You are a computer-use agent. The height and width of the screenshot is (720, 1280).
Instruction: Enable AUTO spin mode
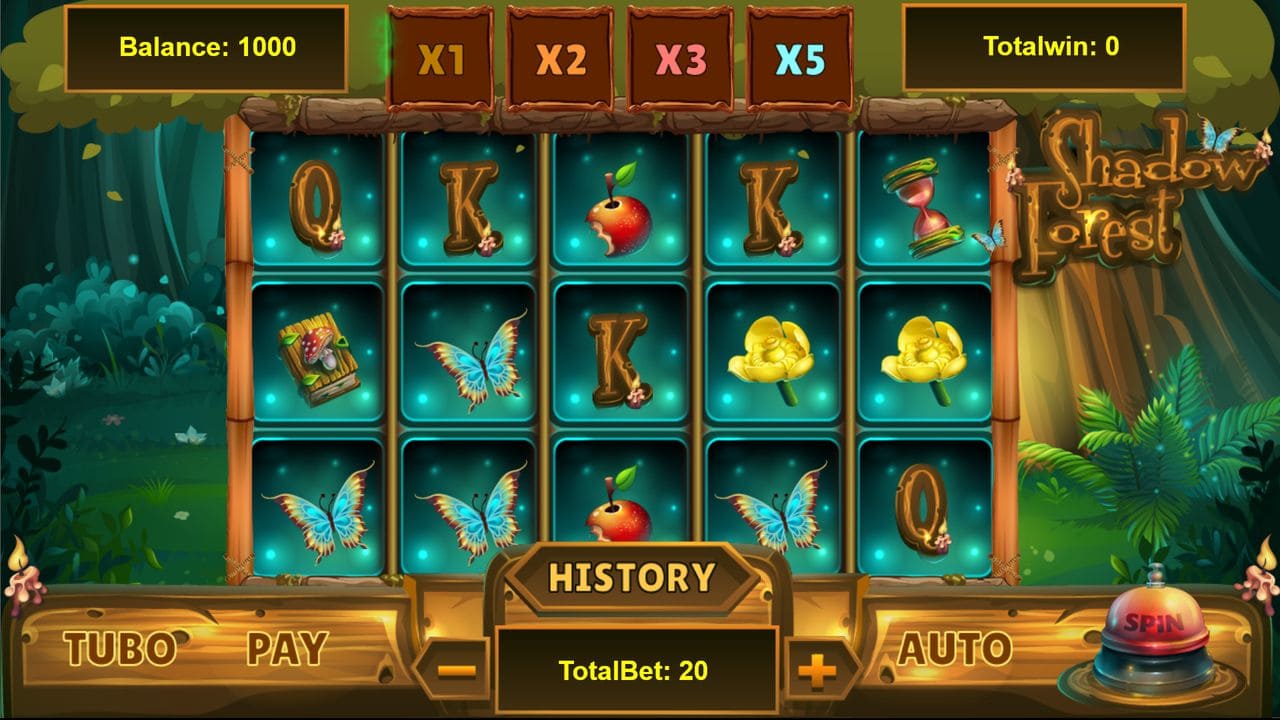954,650
